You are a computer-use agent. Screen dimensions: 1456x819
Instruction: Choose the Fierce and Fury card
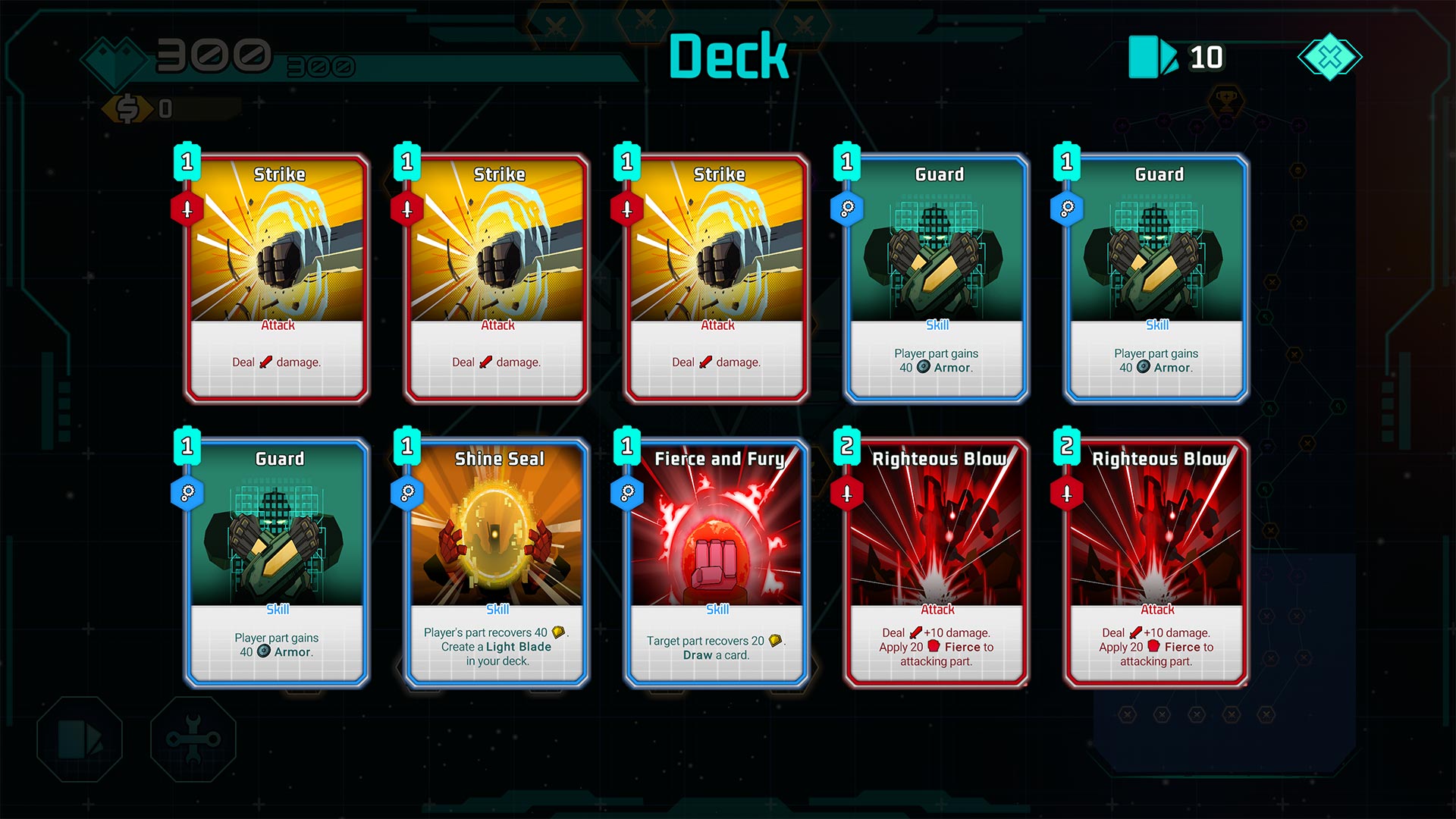[717, 563]
